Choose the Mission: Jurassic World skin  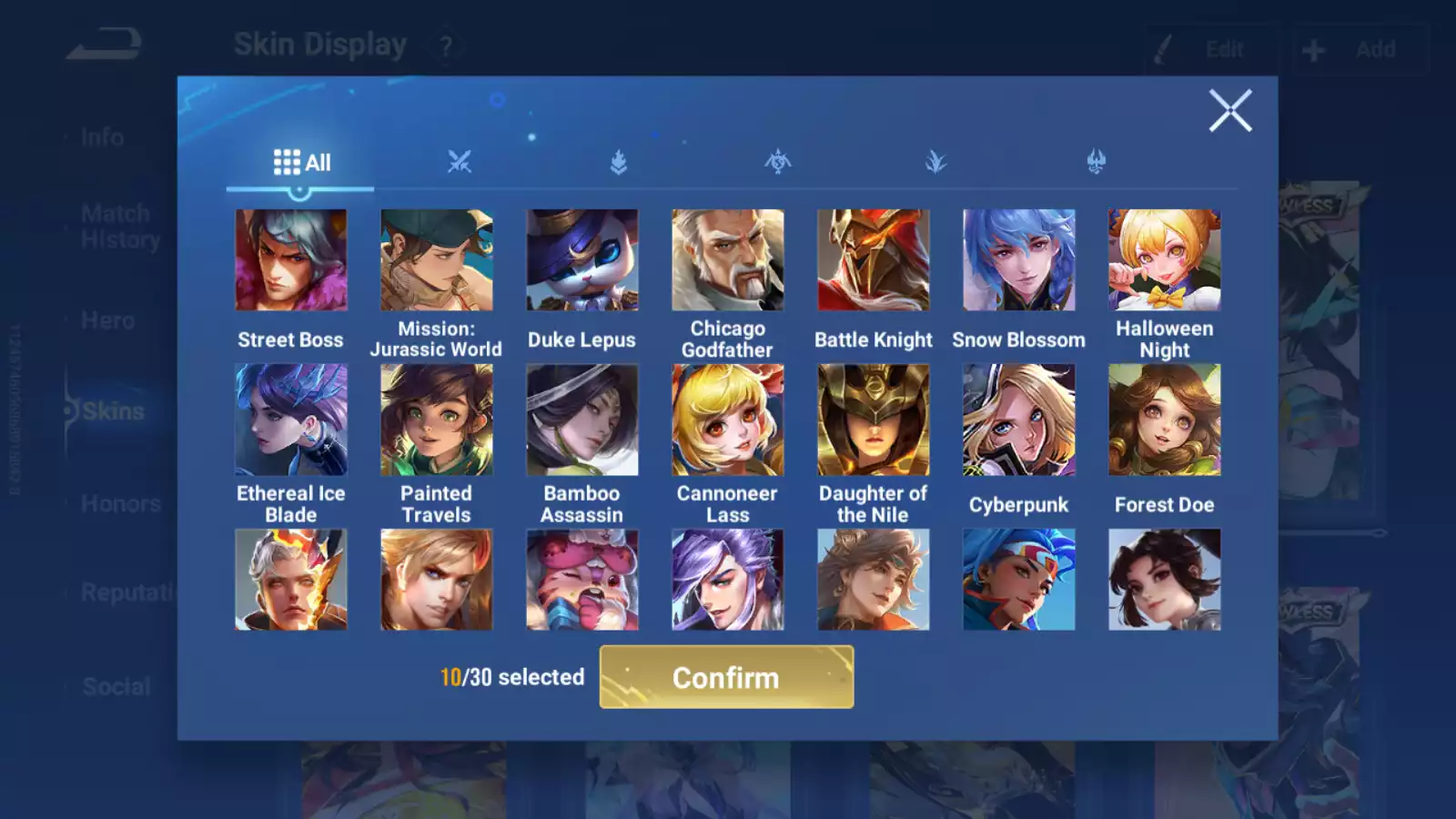(x=436, y=260)
